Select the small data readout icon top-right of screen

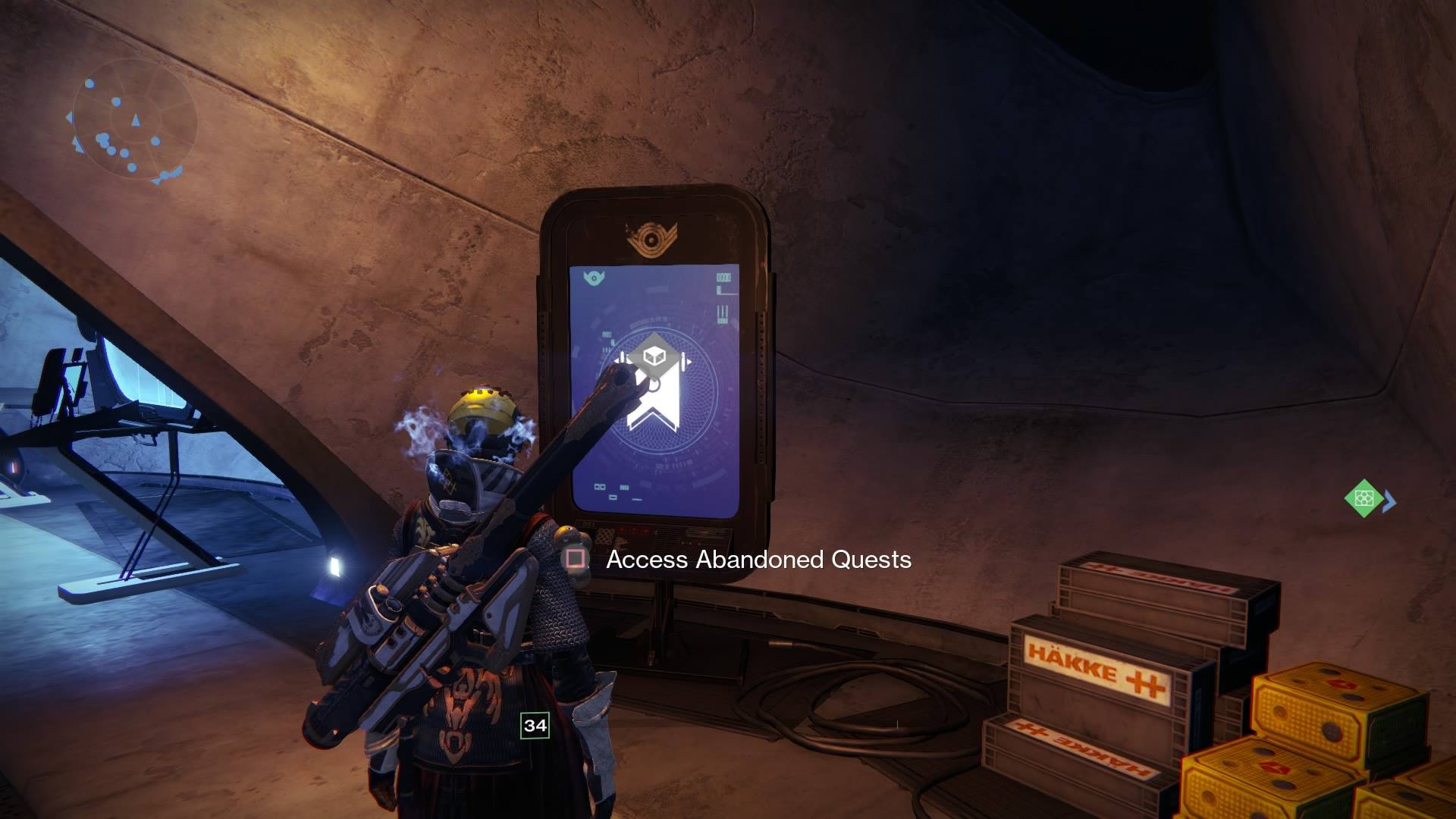(723, 278)
